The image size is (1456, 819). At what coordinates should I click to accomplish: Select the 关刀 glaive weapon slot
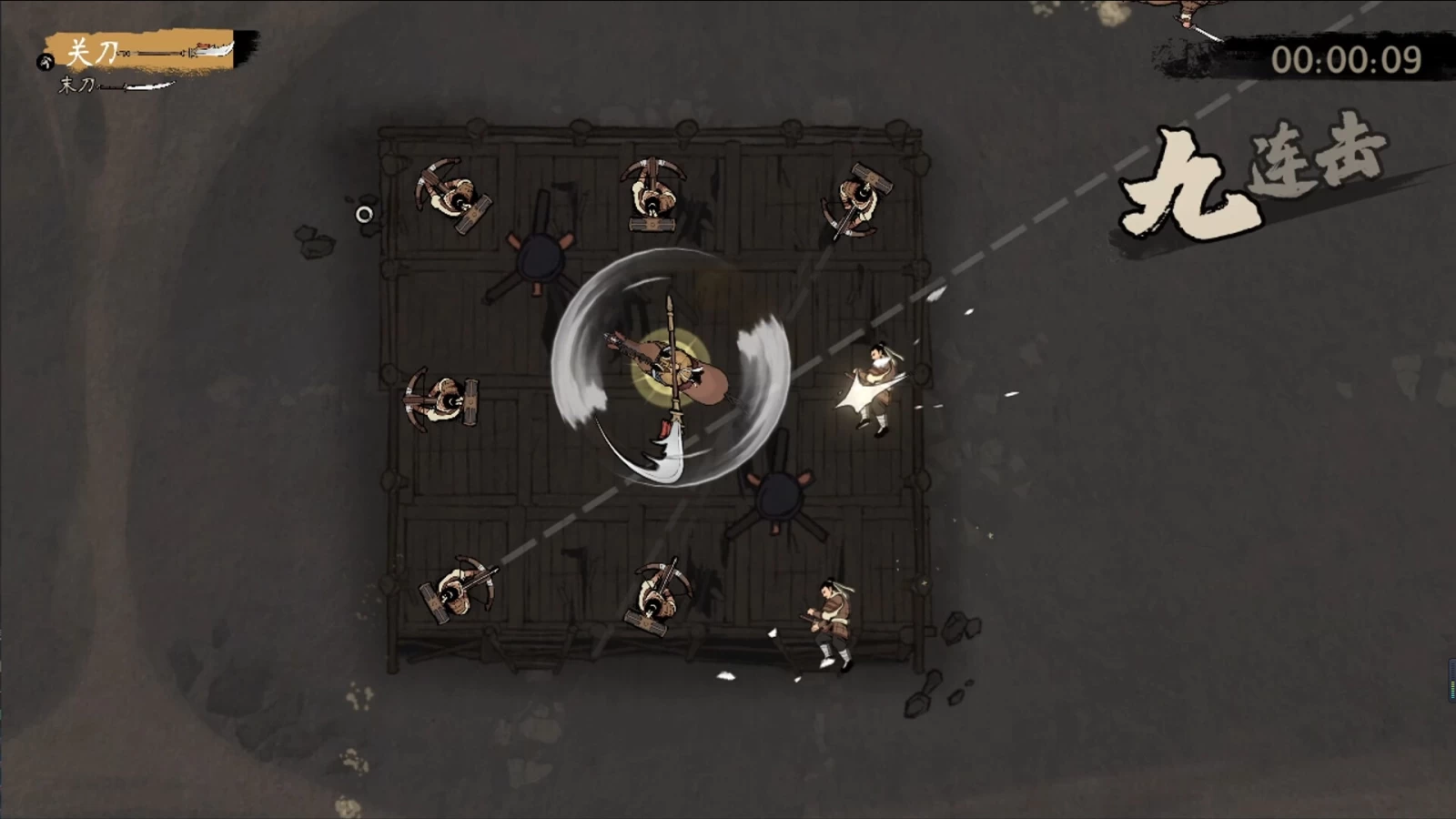pyautogui.click(x=146, y=52)
